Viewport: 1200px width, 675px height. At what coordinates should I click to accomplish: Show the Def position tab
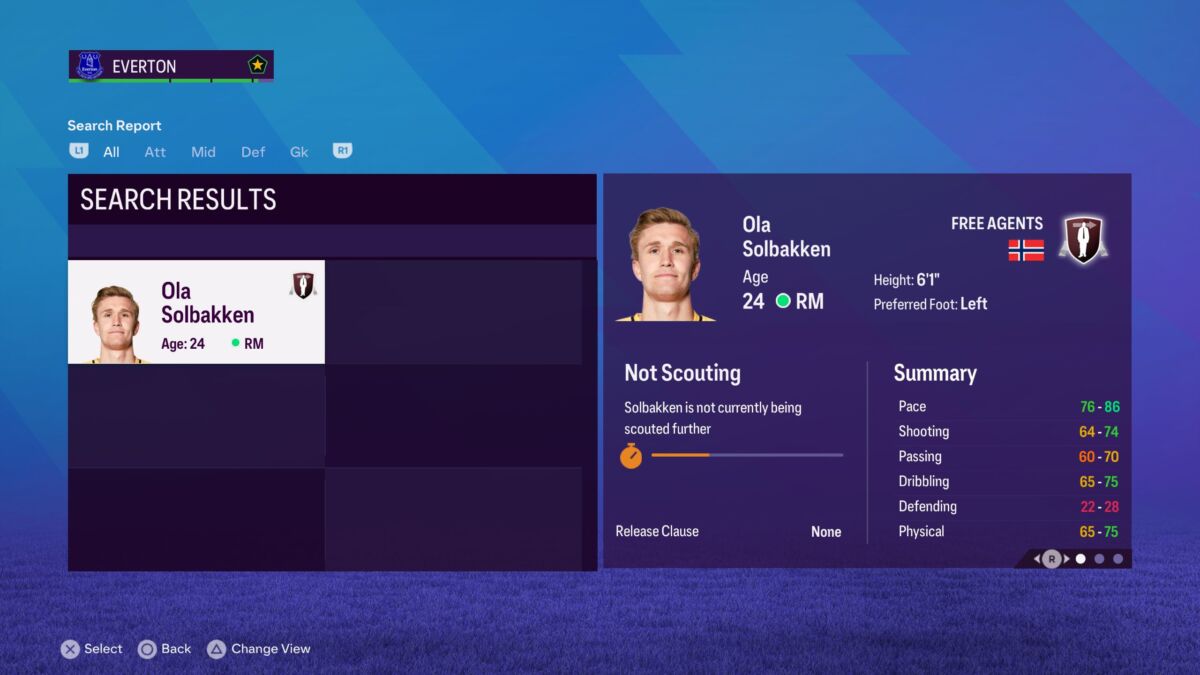pyautogui.click(x=253, y=152)
